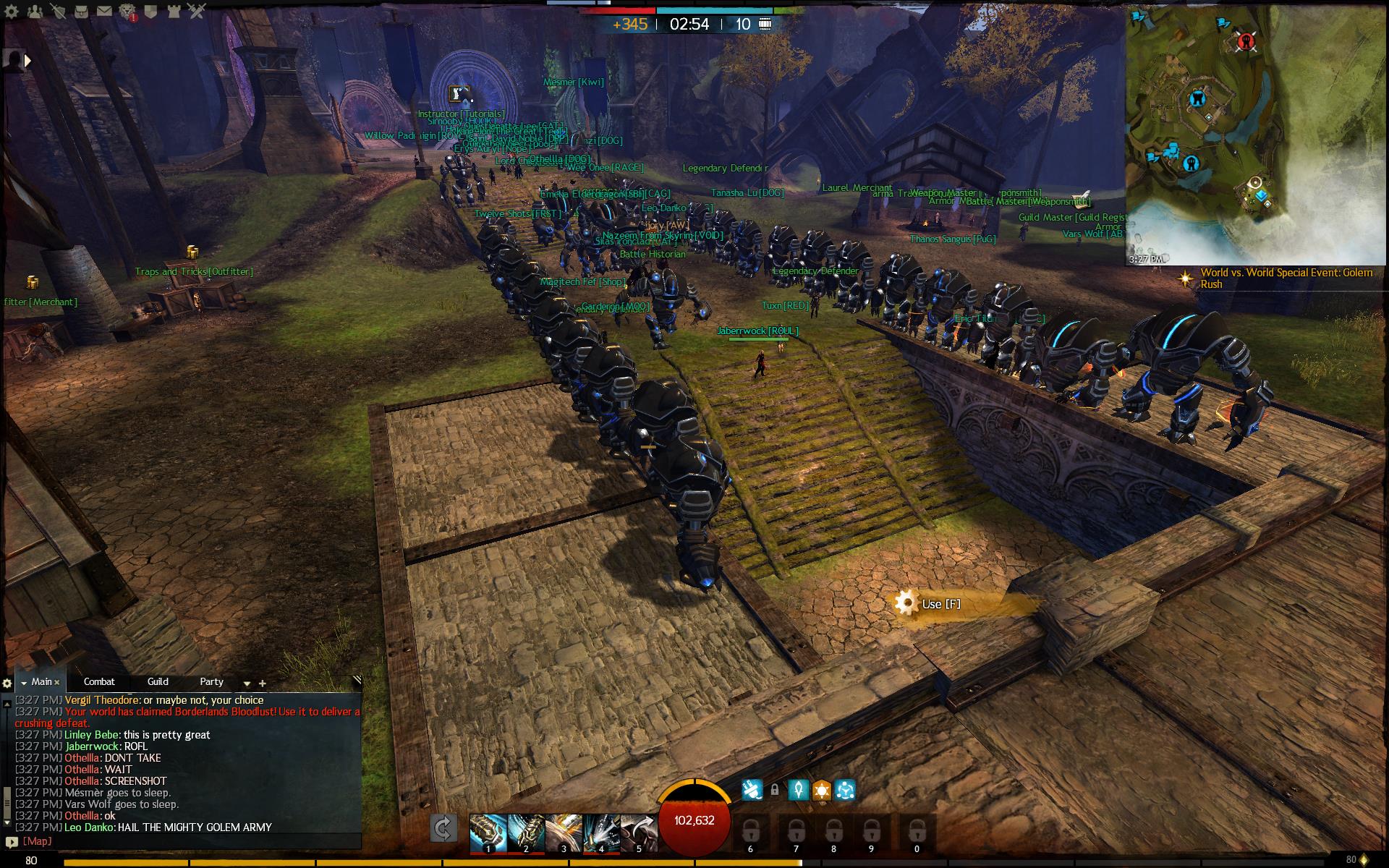Switch to the Guild chat tab
The height and width of the screenshot is (868, 1389).
(x=158, y=682)
